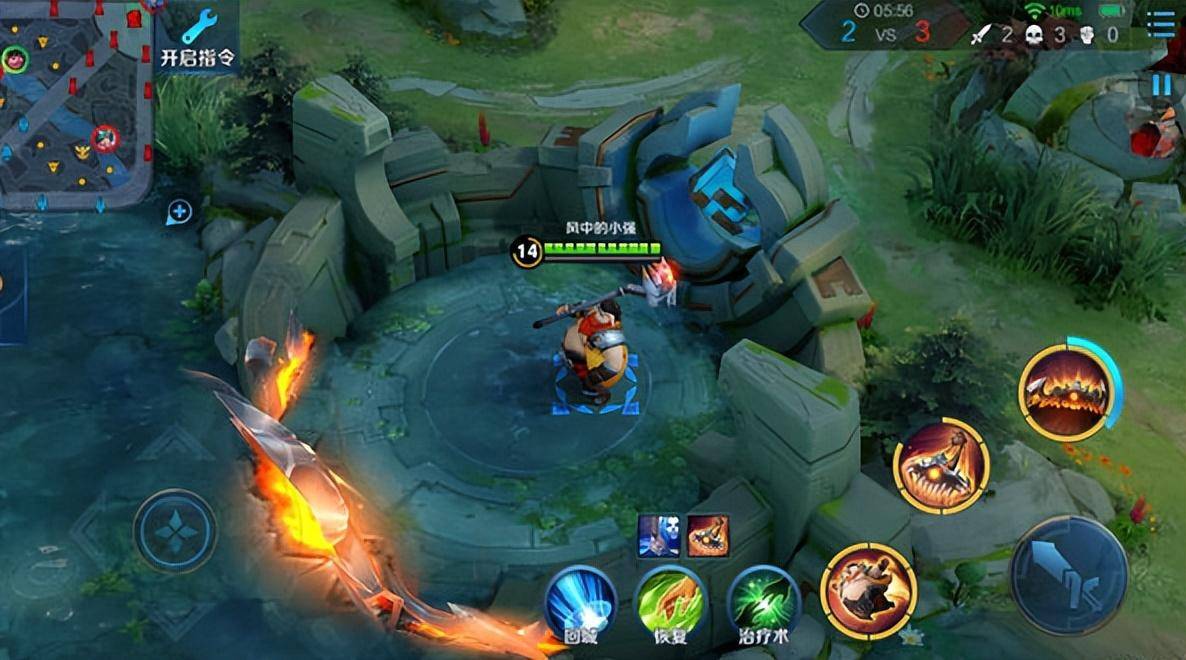Open the three-line list menu
This screenshot has height=660, width=1186.
coord(1161,24)
